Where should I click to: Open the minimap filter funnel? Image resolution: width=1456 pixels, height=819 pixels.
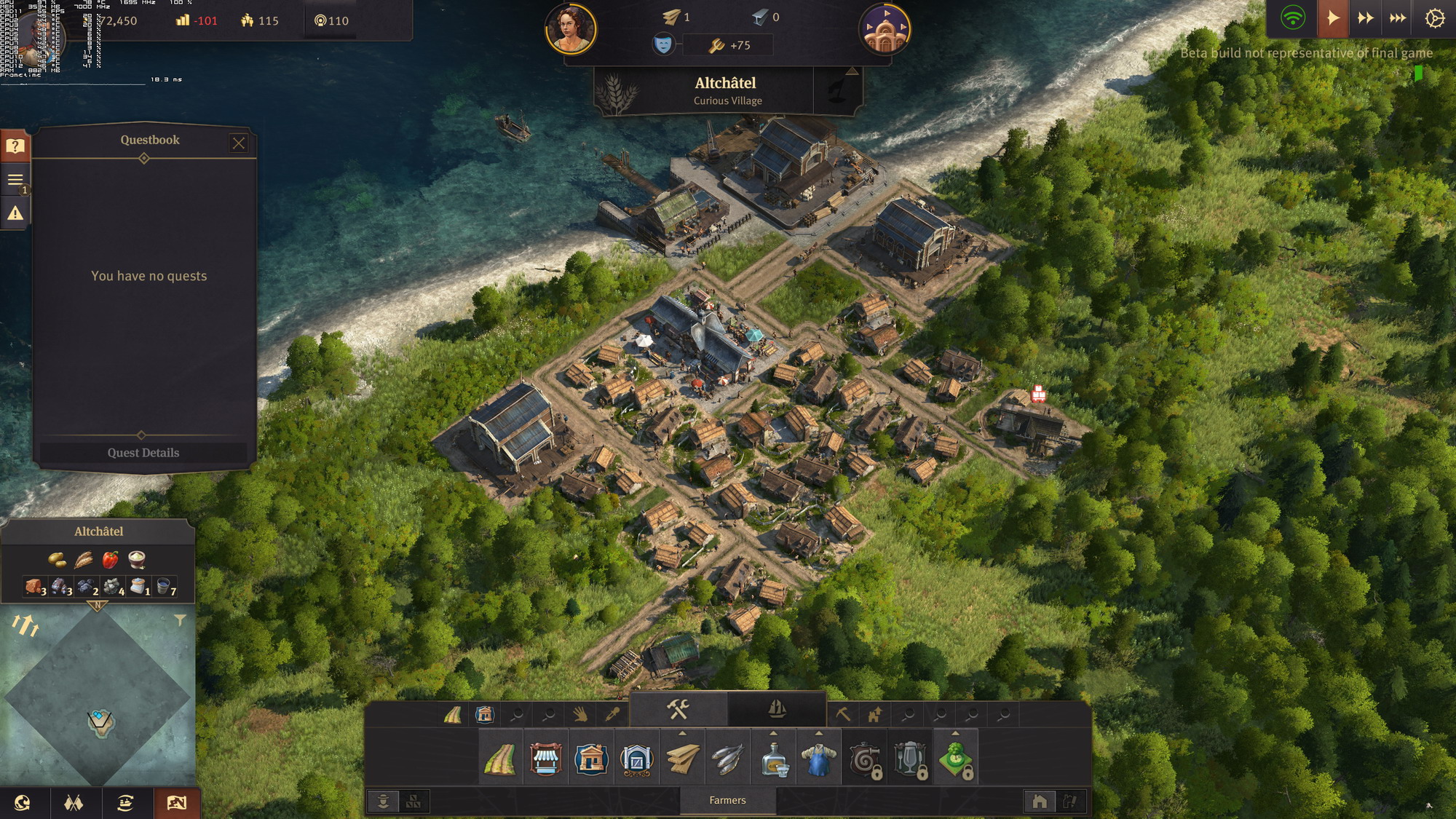[x=180, y=620]
